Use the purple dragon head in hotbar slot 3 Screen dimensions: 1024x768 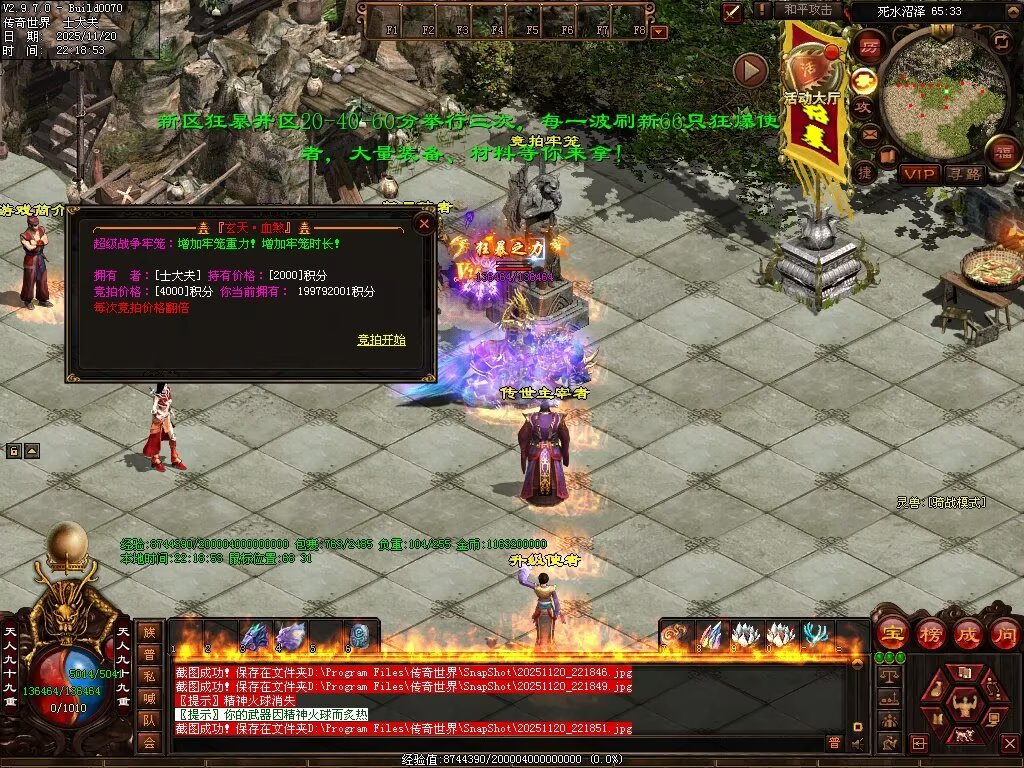255,636
